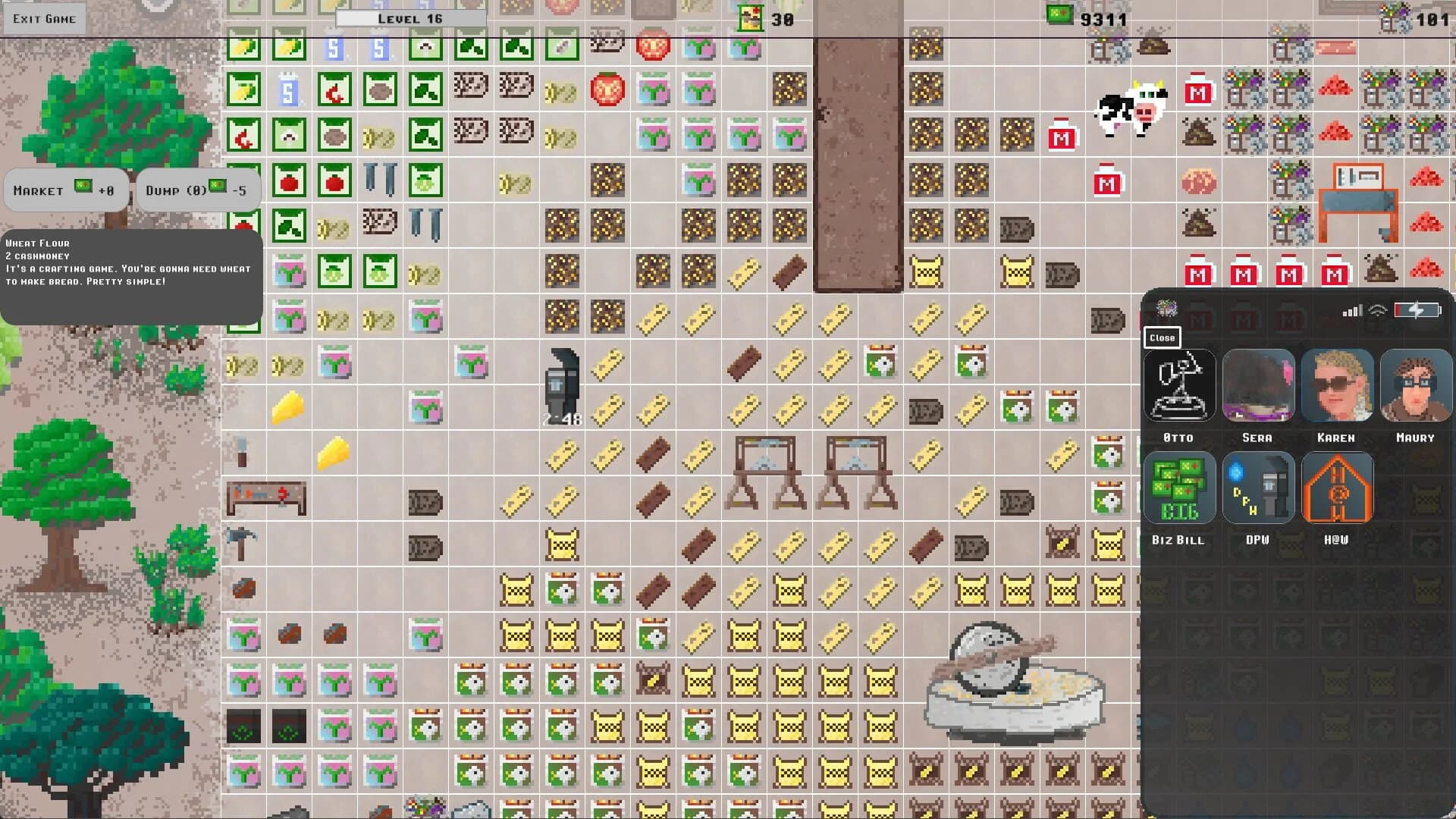Launch the Biz Bill money app
The height and width of the screenshot is (819, 1456).
coord(1180,488)
